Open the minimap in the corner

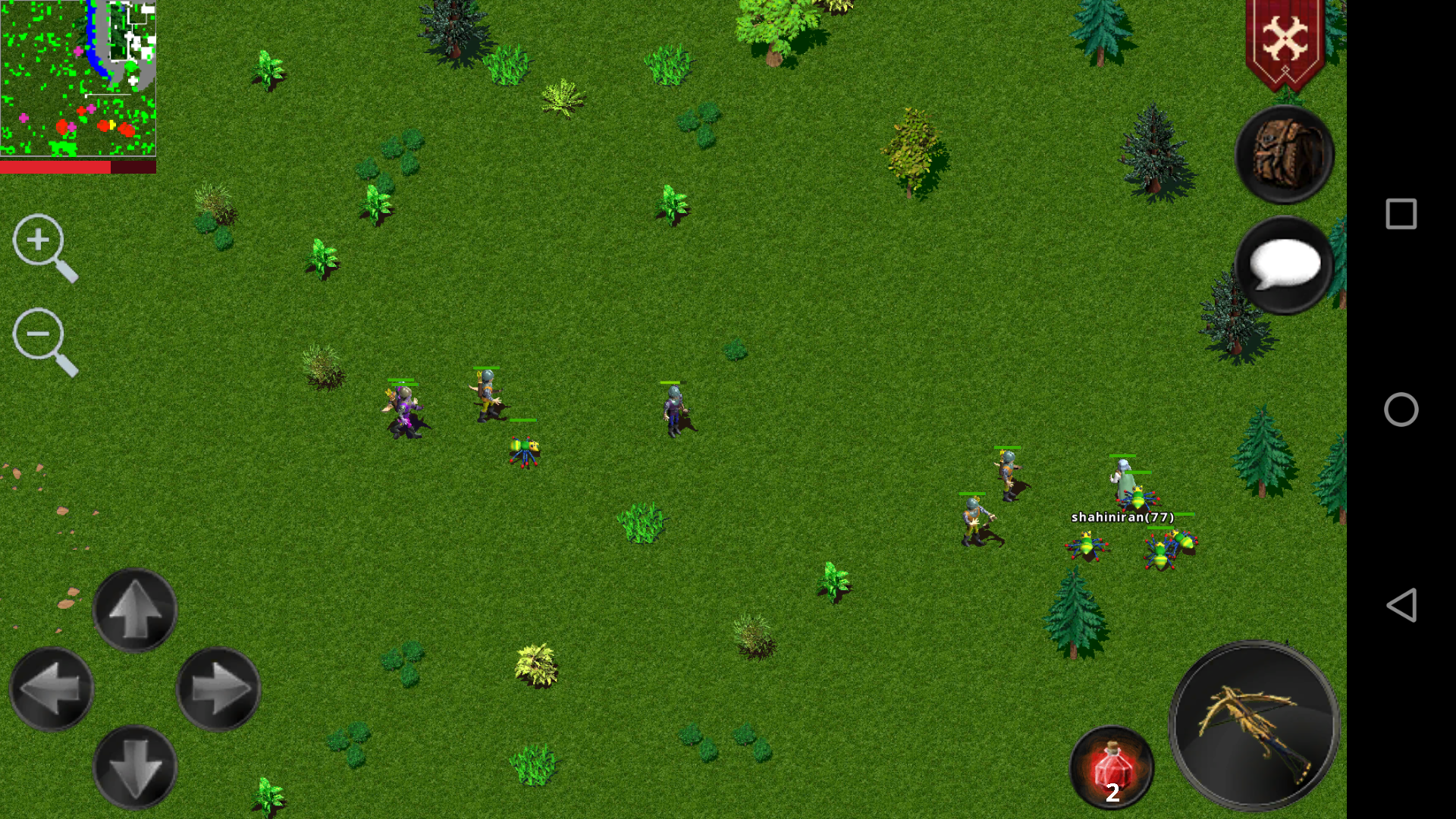tap(76, 76)
